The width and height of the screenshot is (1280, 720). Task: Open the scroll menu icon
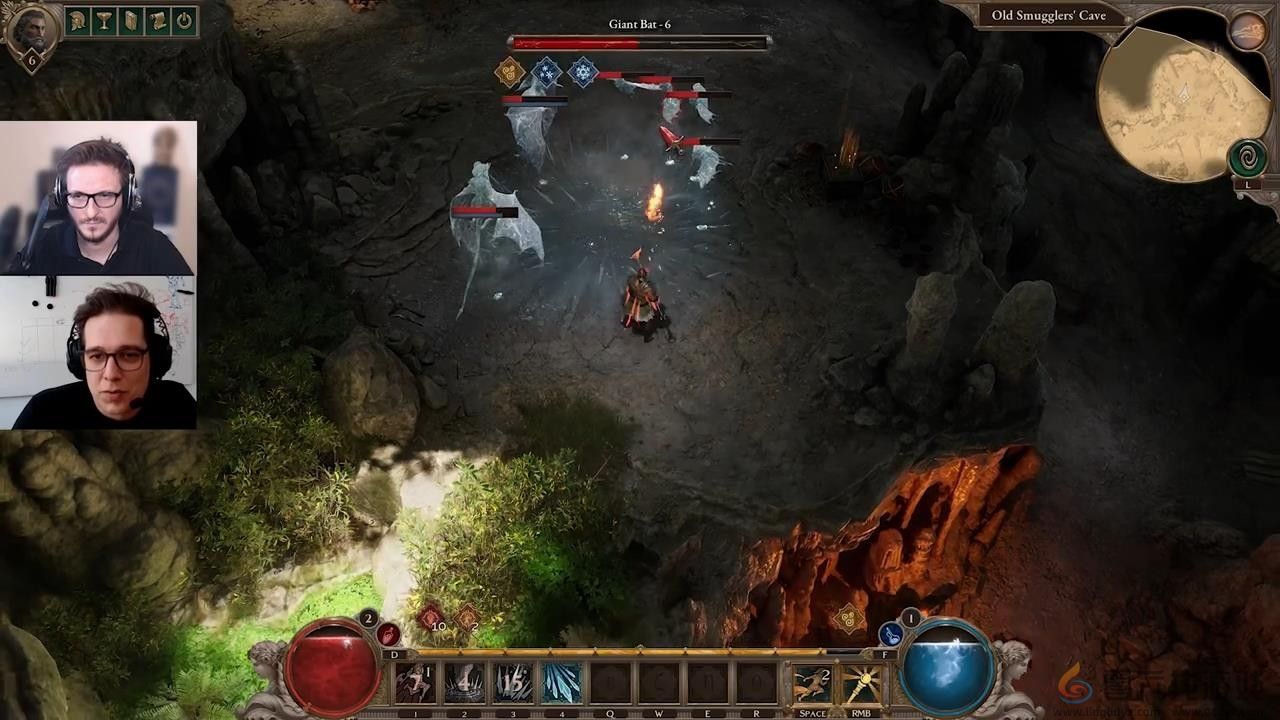(157, 21)
